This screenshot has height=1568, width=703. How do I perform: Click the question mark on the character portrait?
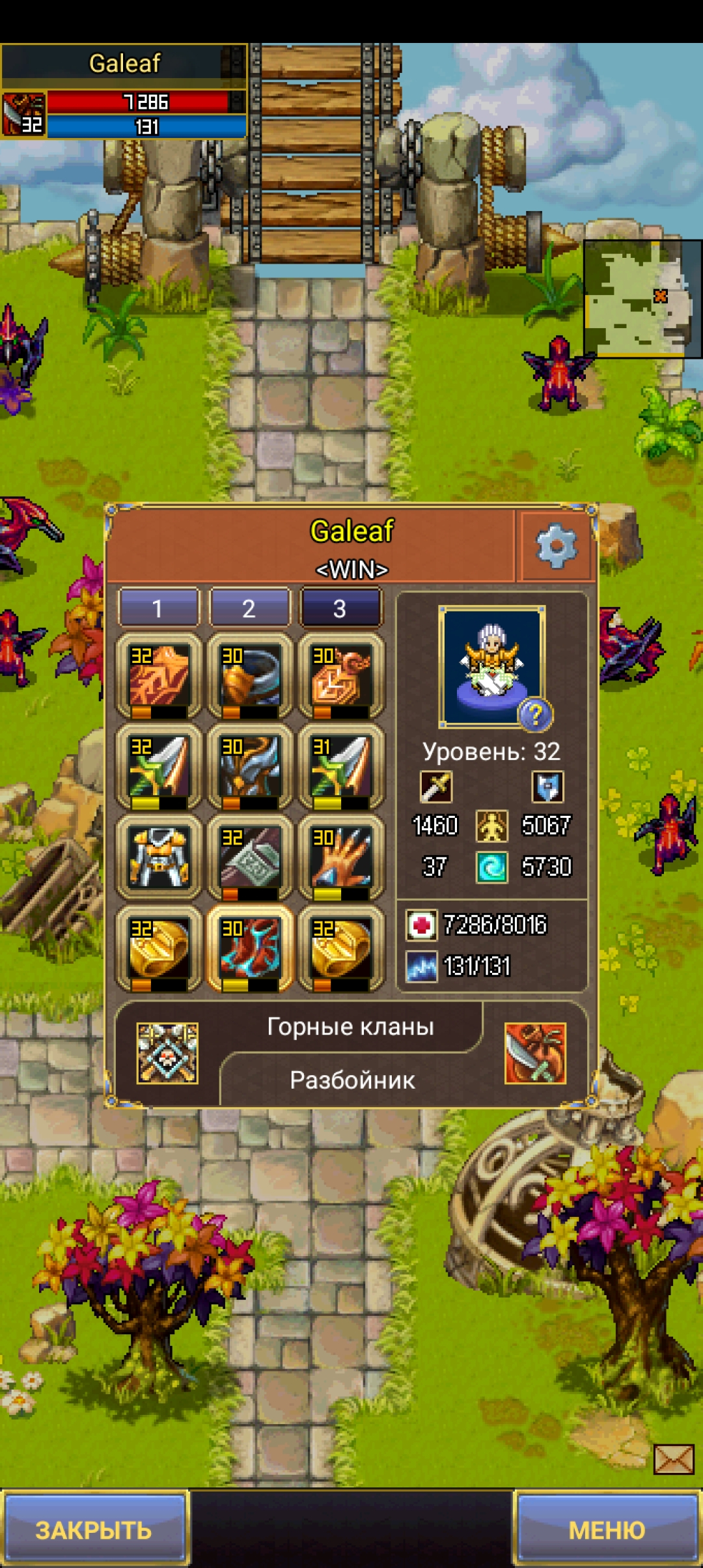click(534, 715)
